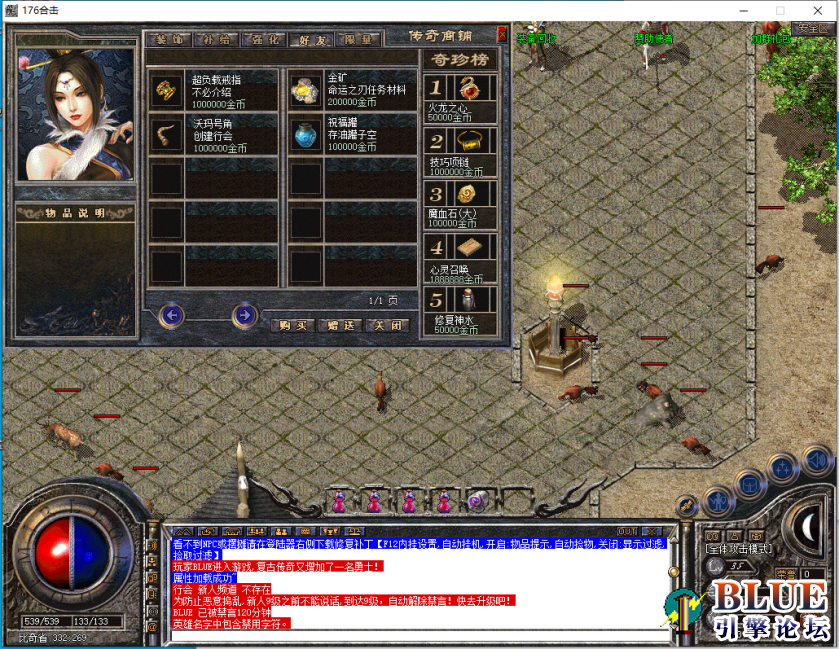This screenshot has height=649, width=839.
Task: Choose the 祝福罐 blue jar item
Action: click(305, 134)
